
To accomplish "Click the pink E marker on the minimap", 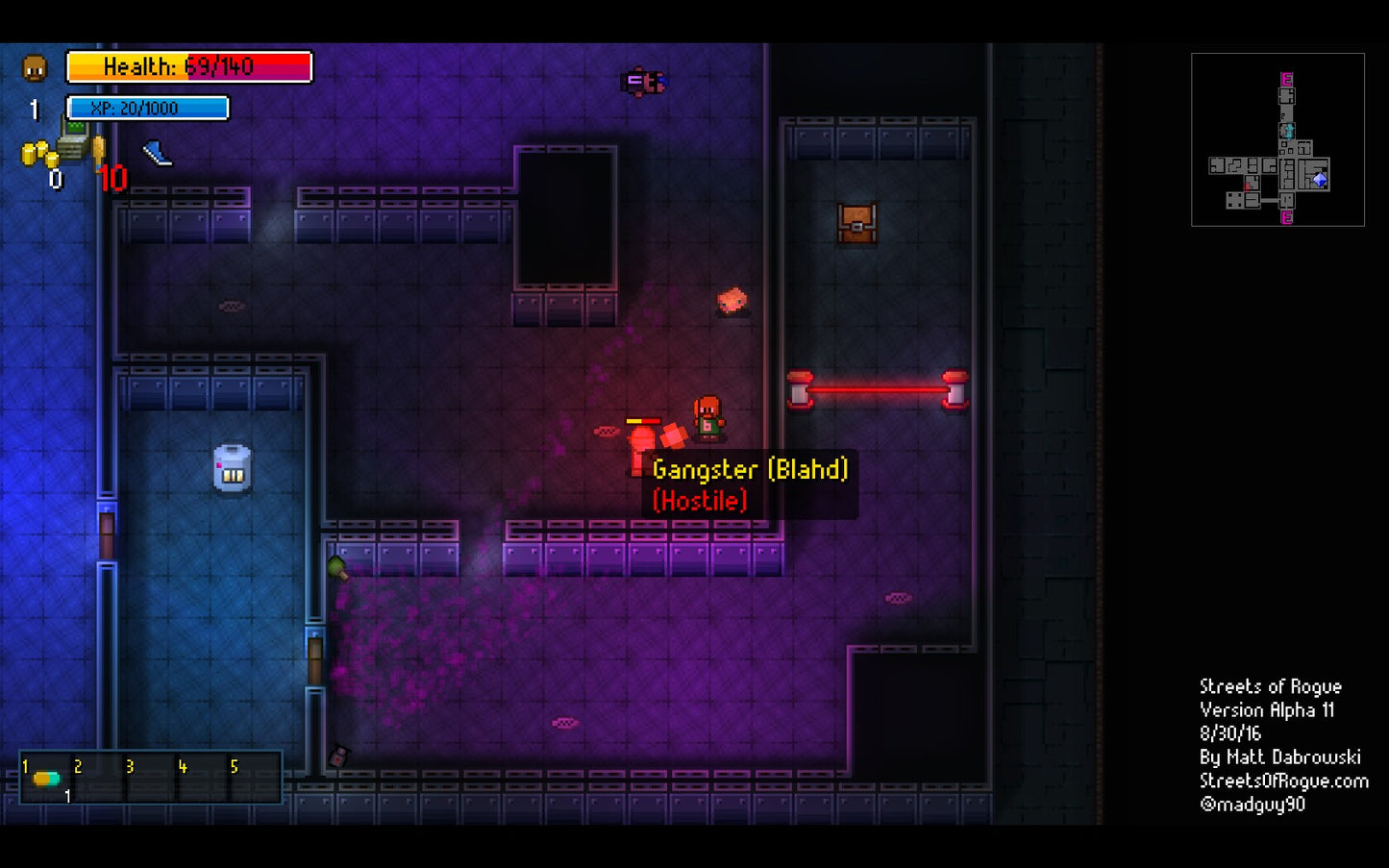I will (x=1285, y=80).
